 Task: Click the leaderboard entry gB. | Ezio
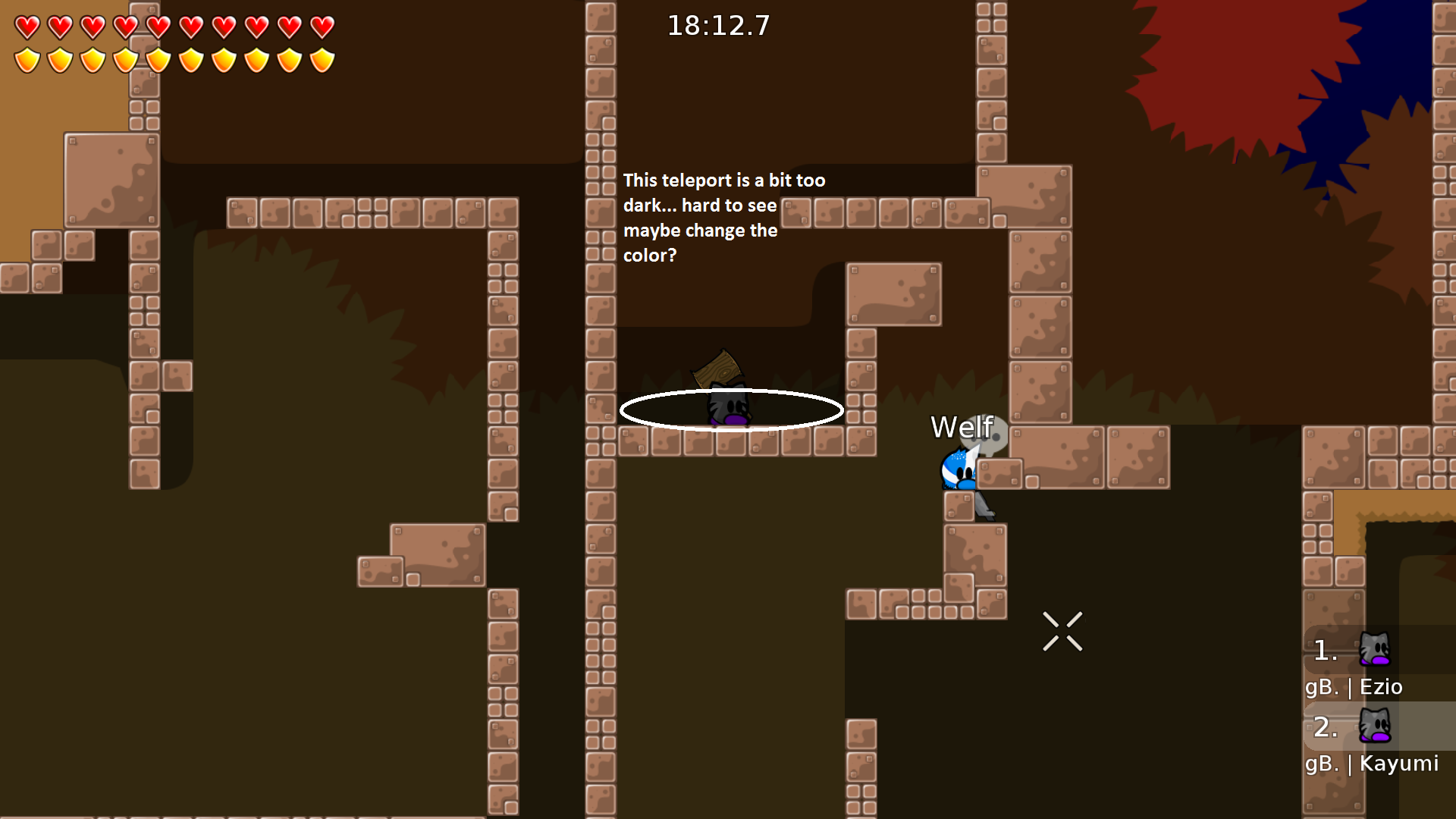(1354, 687)
